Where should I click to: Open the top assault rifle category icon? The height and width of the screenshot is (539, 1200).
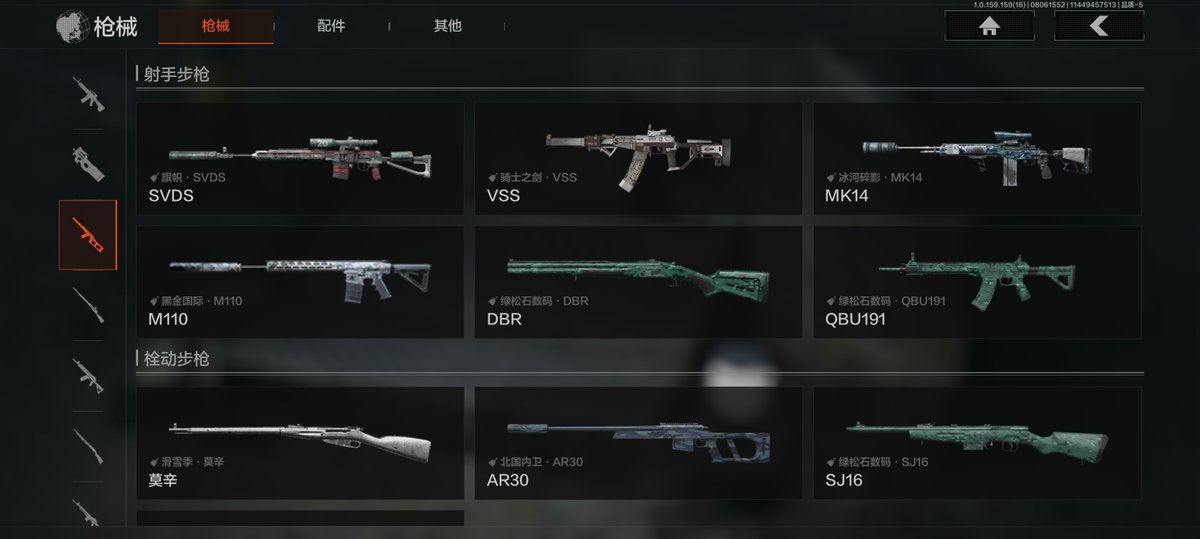point(88,94)
